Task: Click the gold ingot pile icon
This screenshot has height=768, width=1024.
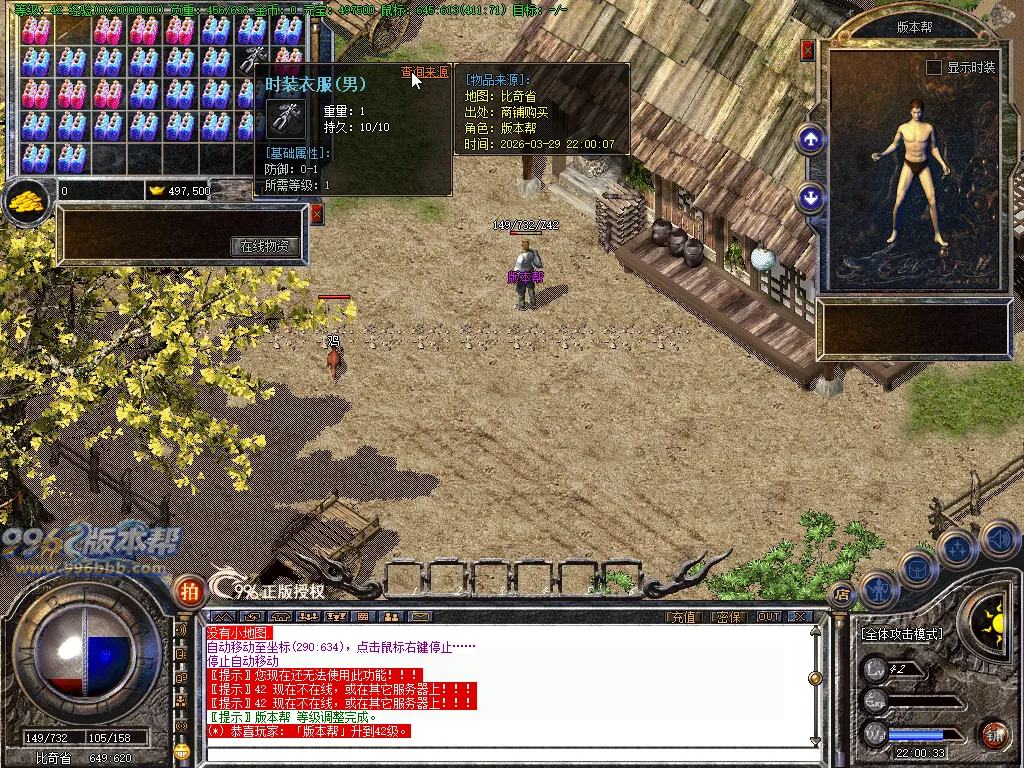Action: pyautogui.click(x=25, y=201)
